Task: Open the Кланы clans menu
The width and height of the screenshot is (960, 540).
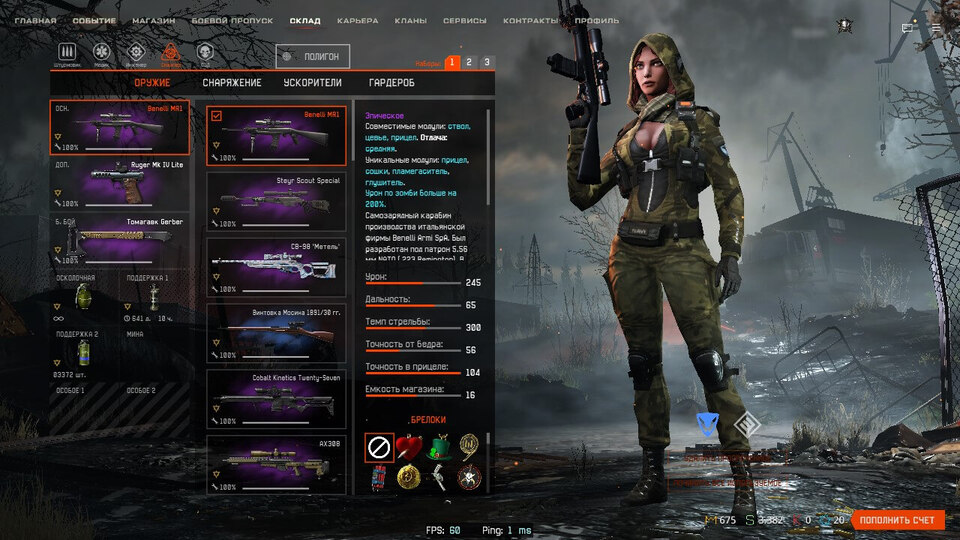Action: tap(410, 20)
